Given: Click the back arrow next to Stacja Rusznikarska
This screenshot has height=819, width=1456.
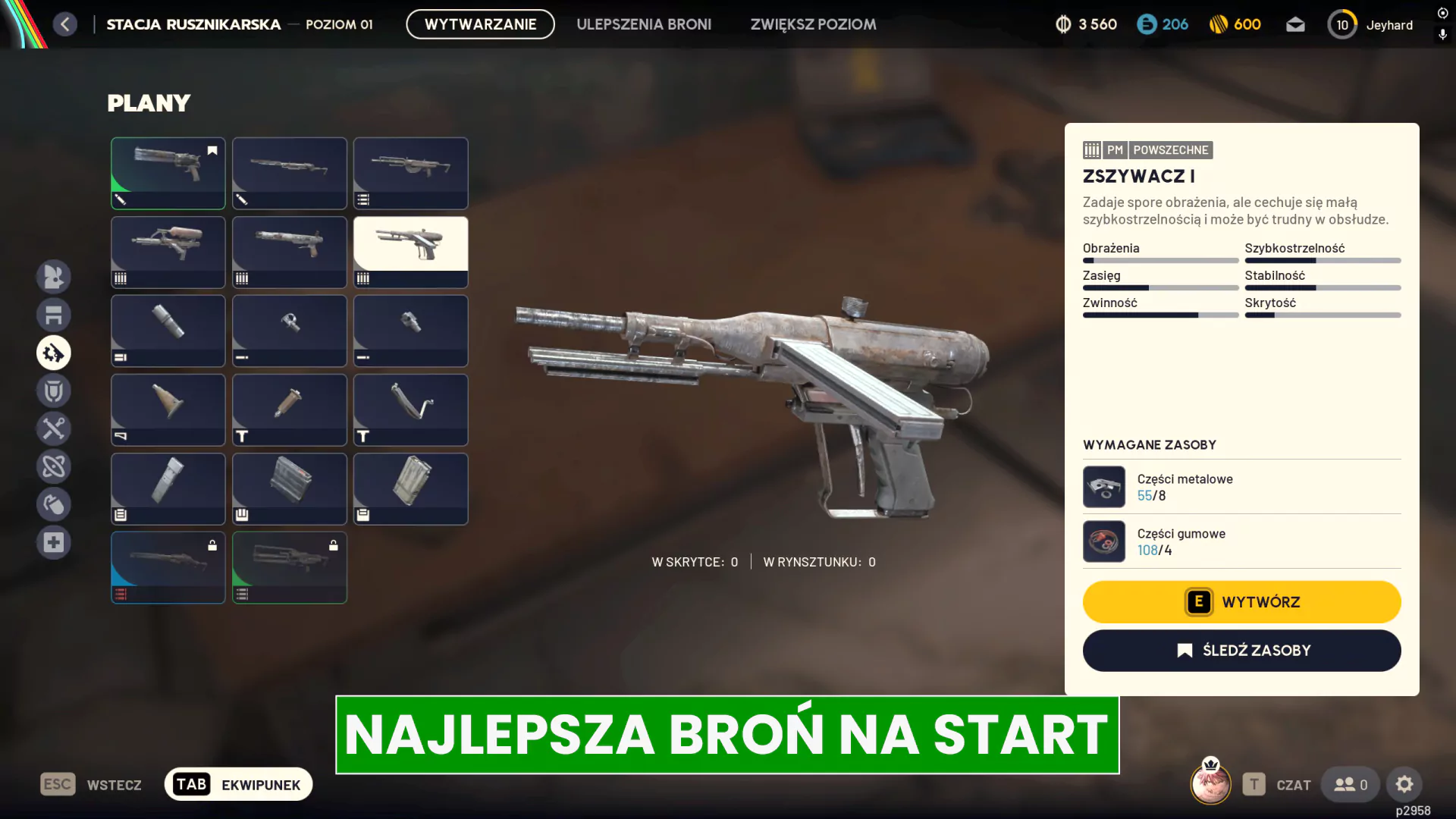Looking at the screenshot, I should [x=65, y=24].
